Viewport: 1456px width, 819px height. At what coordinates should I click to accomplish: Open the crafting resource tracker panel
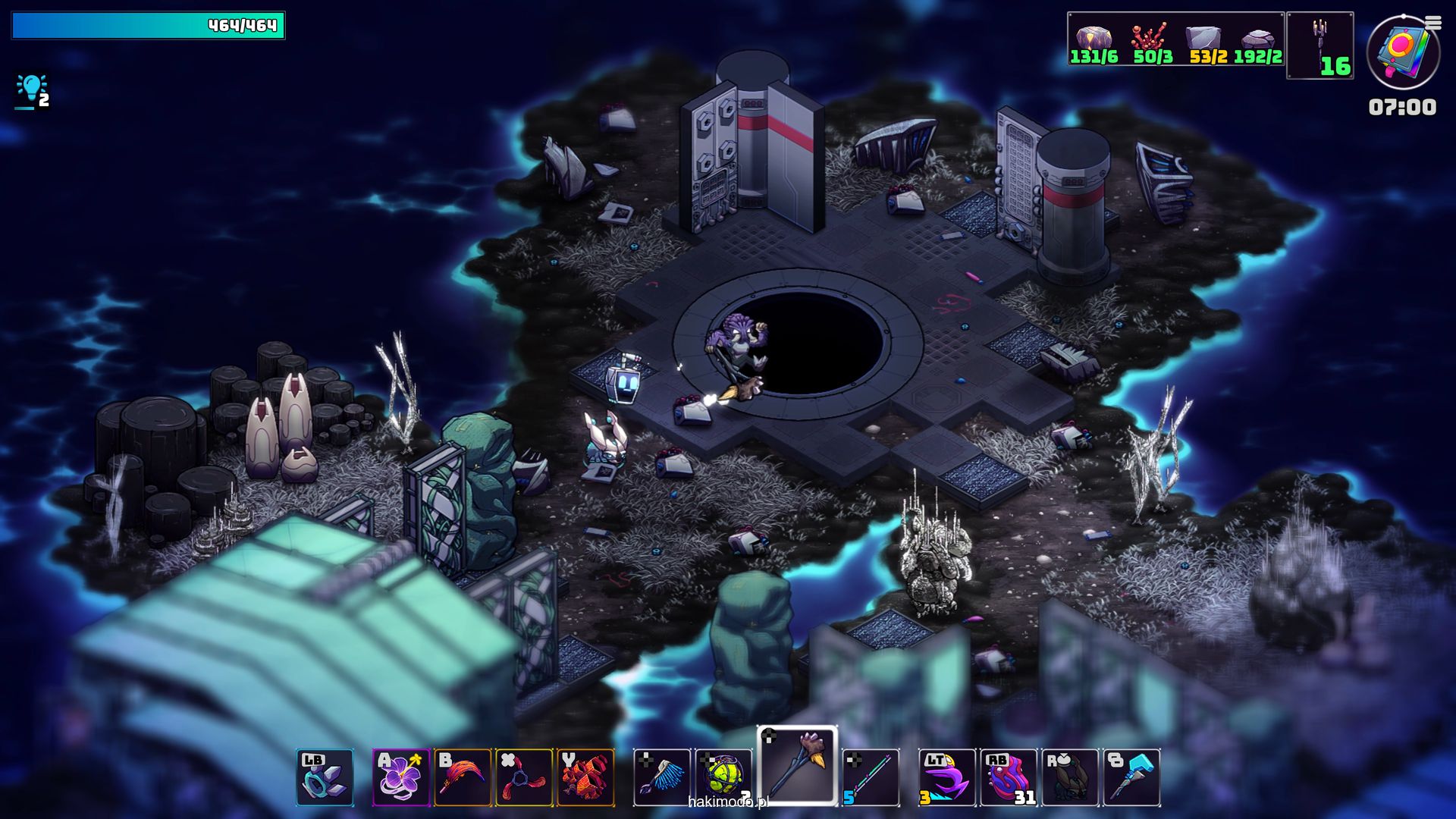coord(1175,39)
